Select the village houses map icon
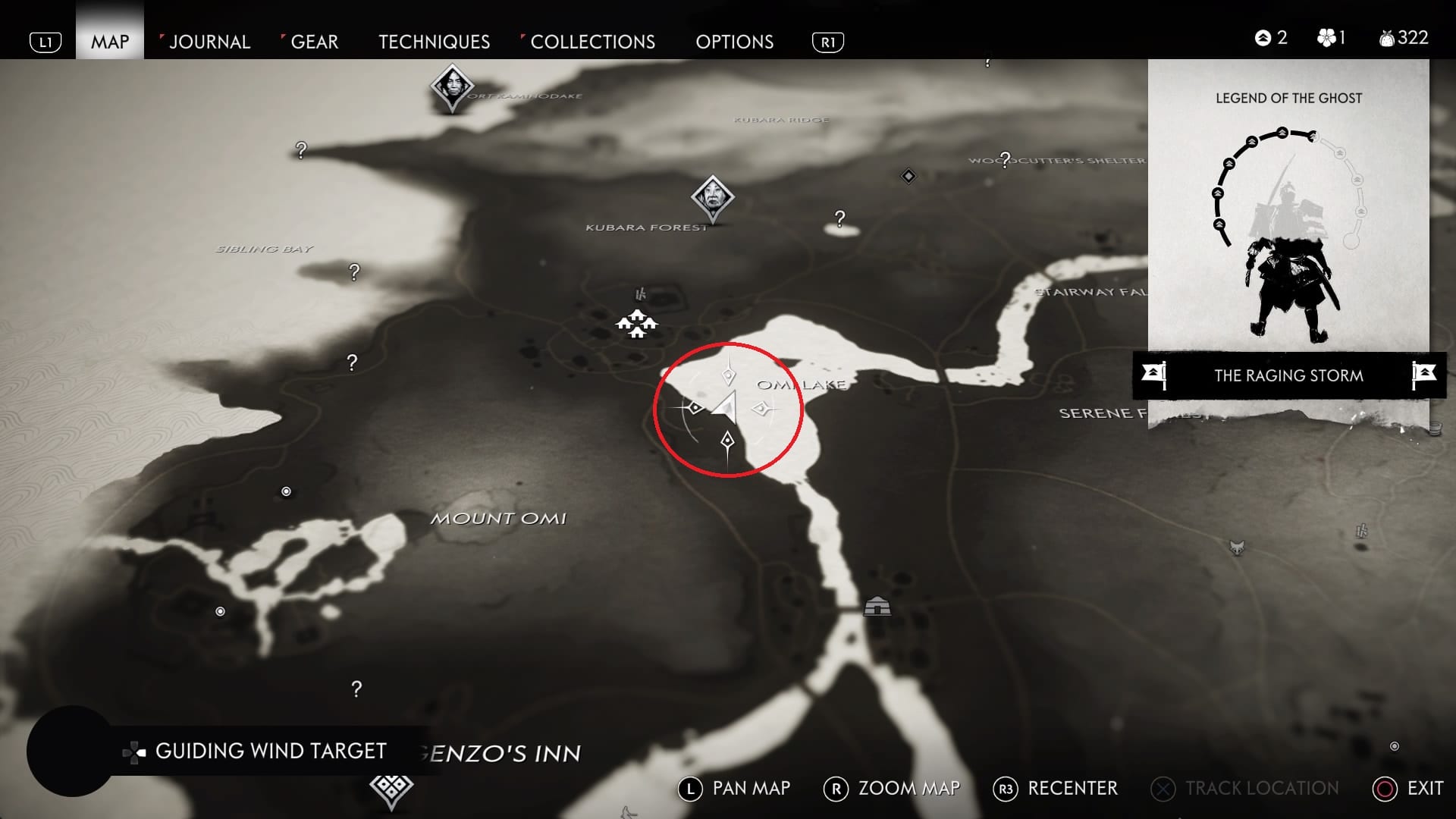The height and width of the screenshot is (819, 1456). 636,324
